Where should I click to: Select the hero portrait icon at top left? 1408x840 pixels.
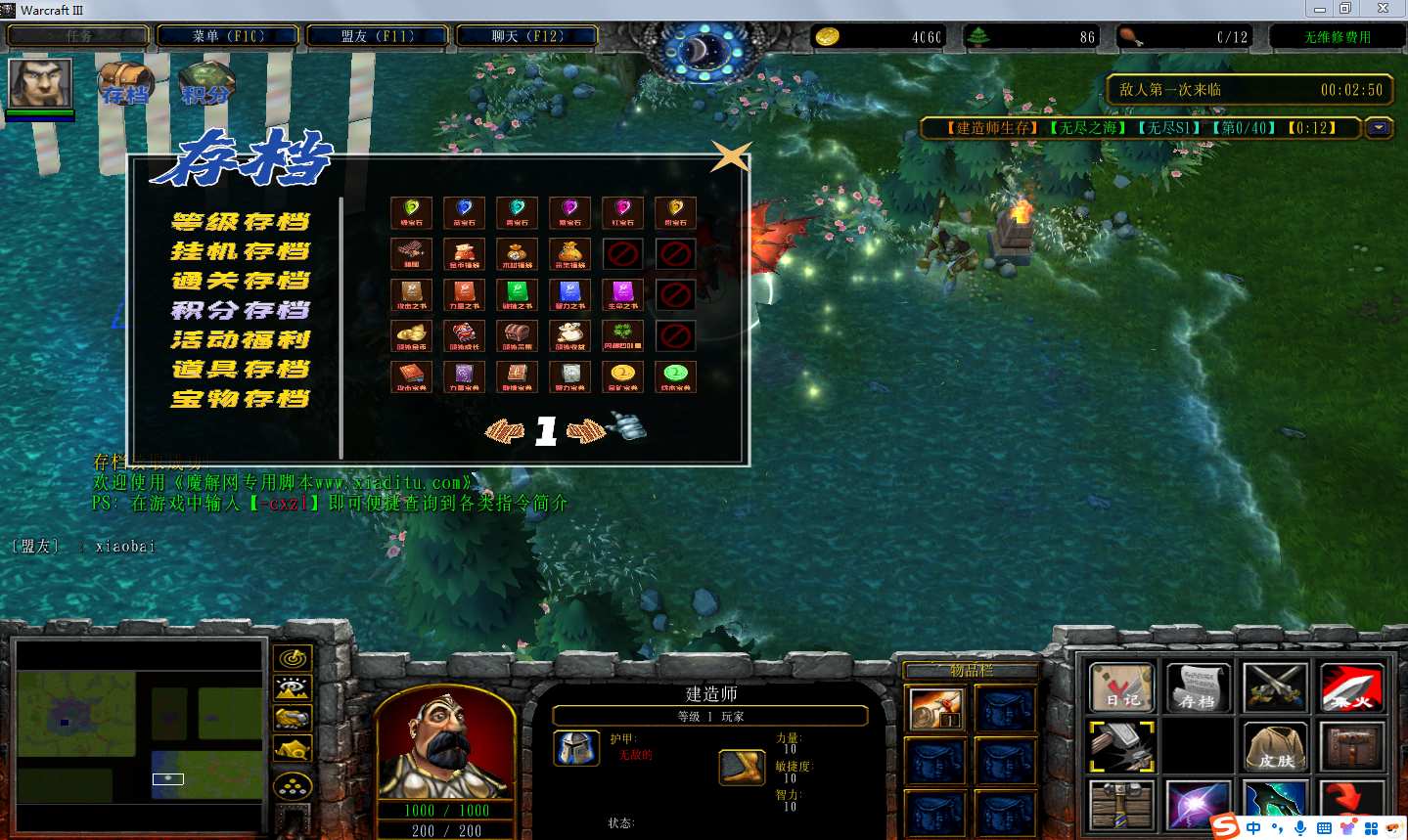click(40, 83)
